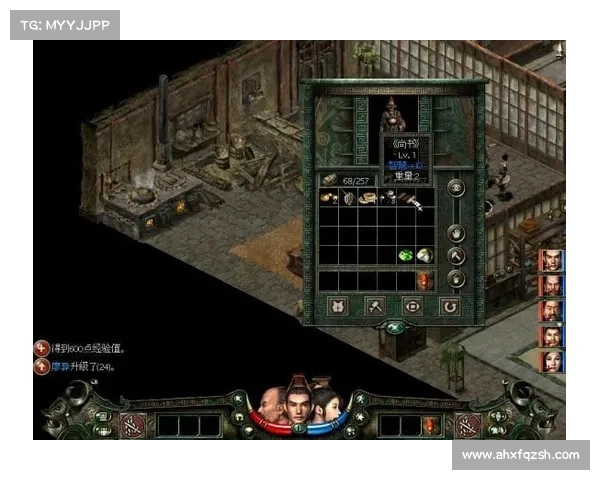Click the scroll item in the inventory
The image size is (600, 480).
point(366,198)
